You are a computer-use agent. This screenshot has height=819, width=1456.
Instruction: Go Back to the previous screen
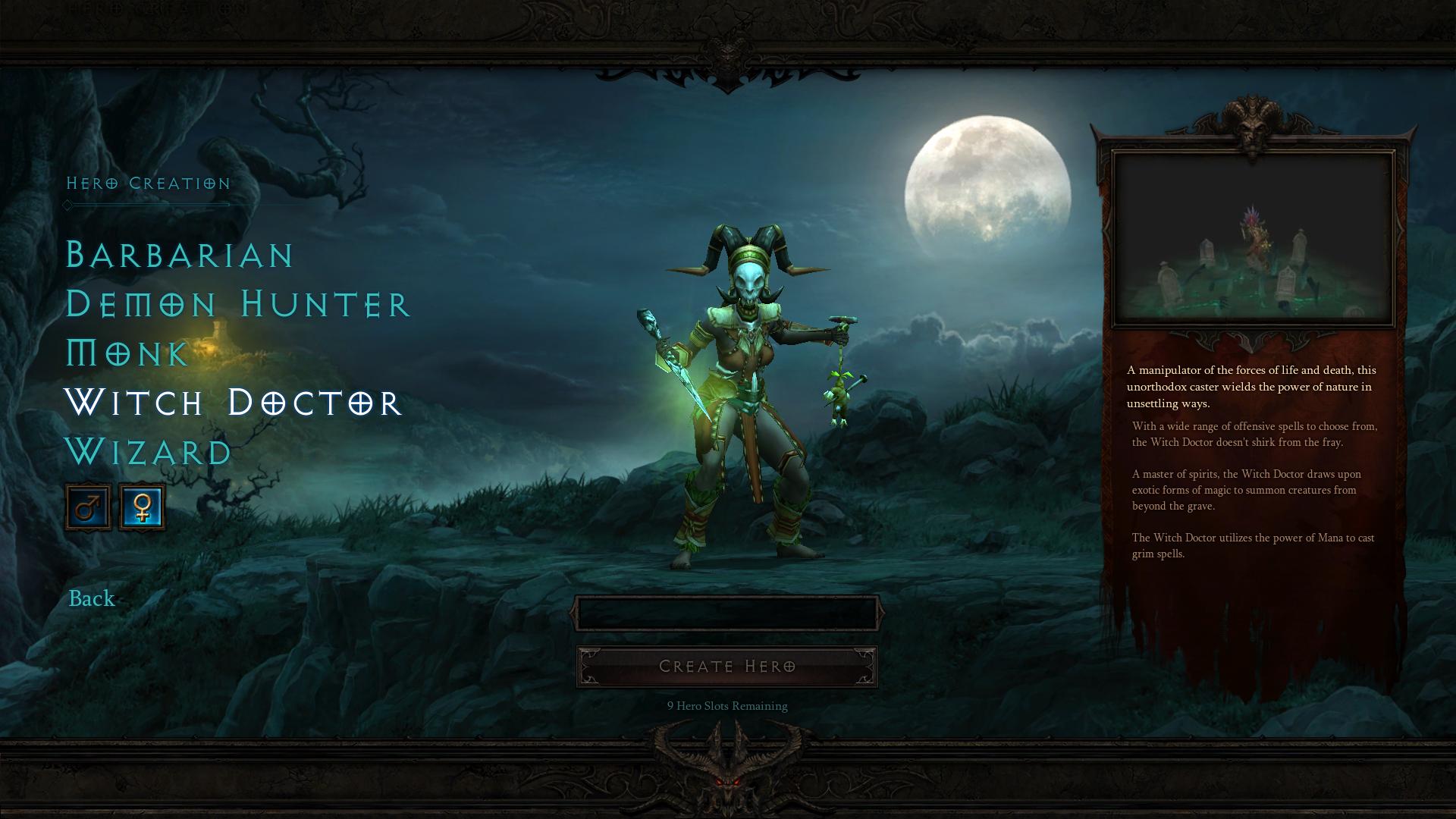pyautogui.click(x=92, y=598)
